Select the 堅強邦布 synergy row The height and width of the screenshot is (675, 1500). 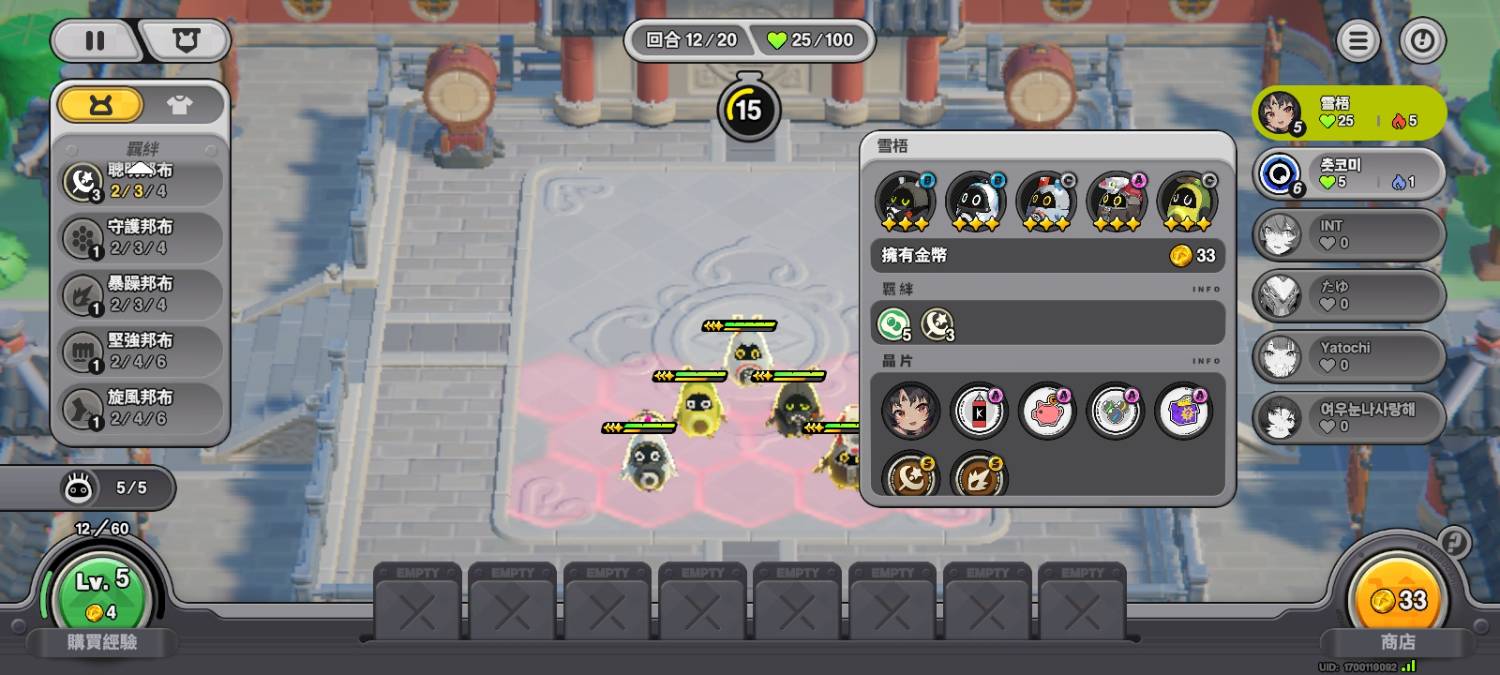pos(140,351)
